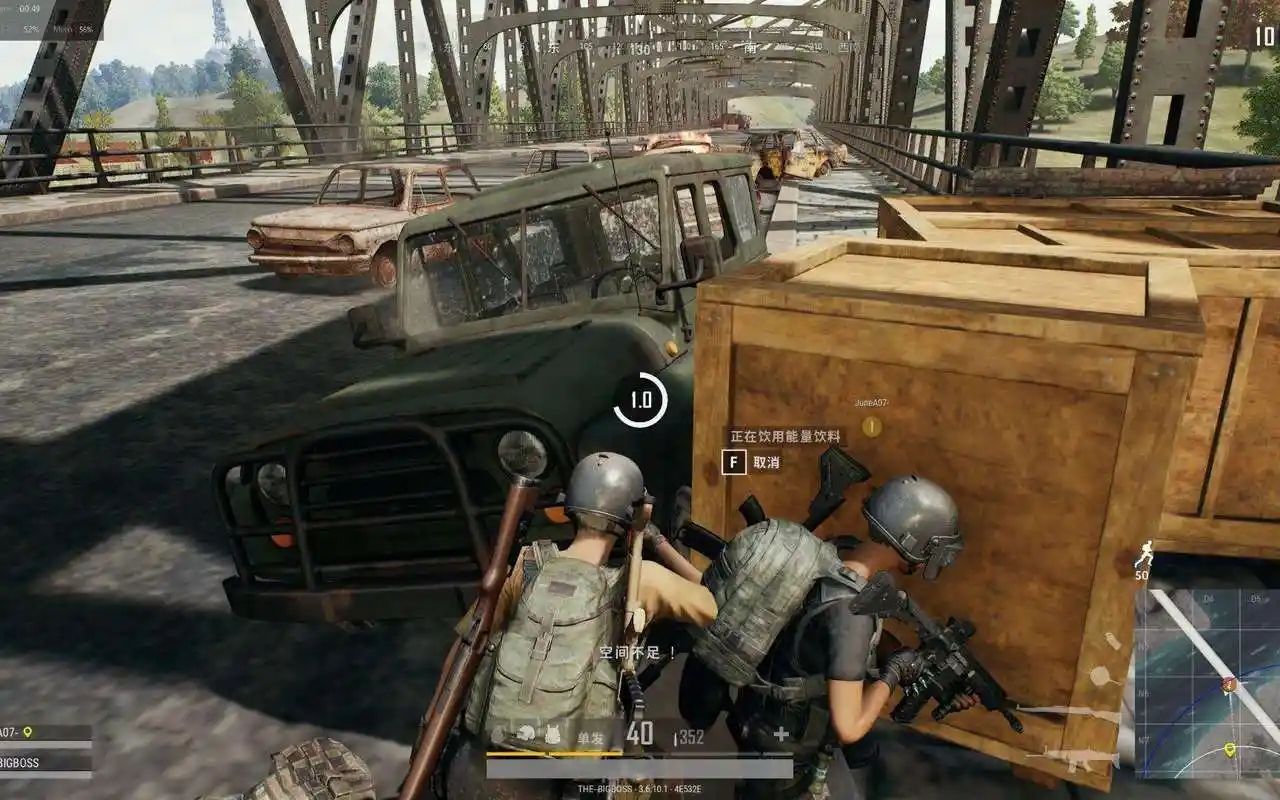The width and height of the screenshot is (1280, 800).
Task: Click the yellow waypoint marker on the minimap
Action: (1229, 749)
